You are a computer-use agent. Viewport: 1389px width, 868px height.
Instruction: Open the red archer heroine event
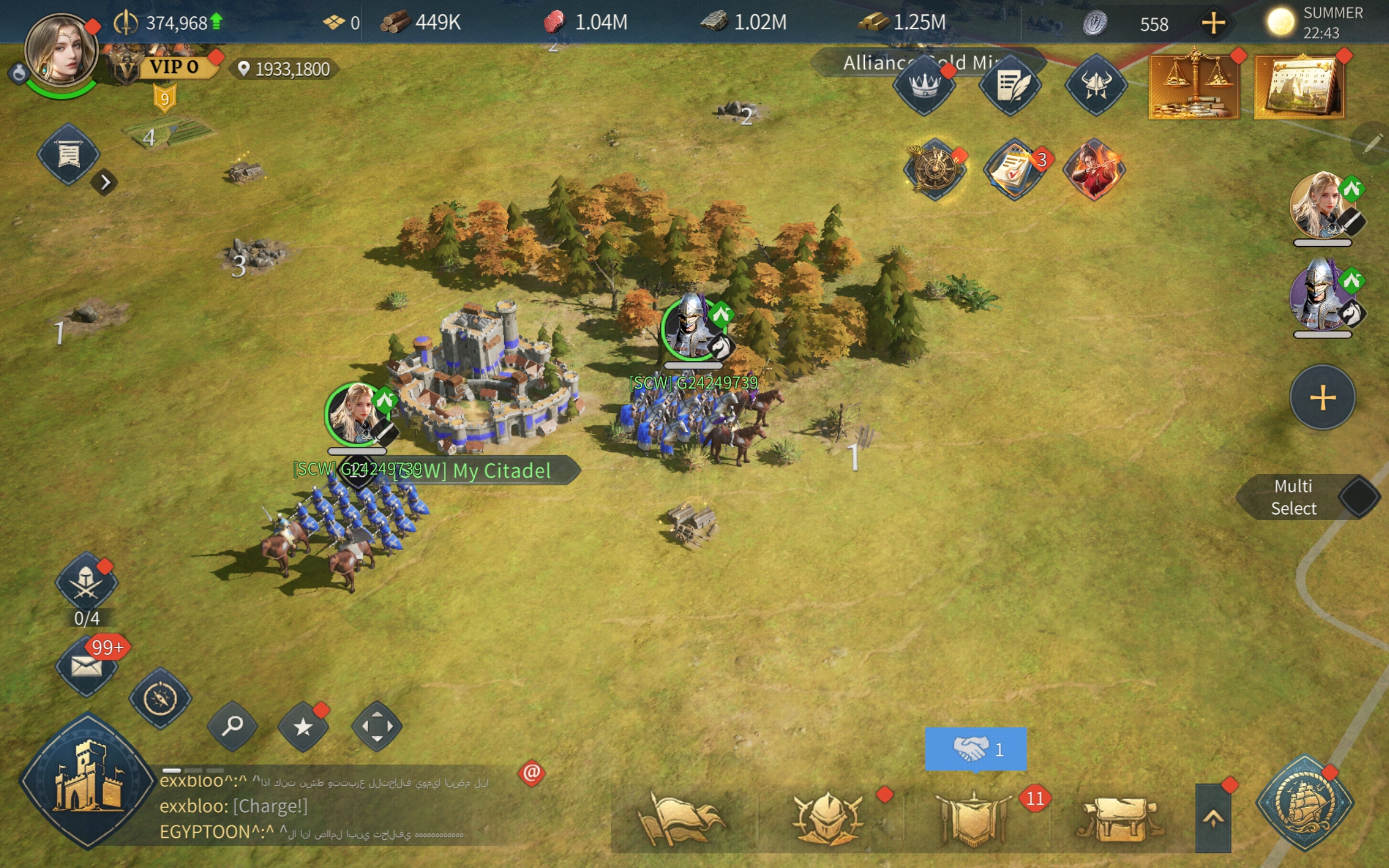pos(1094,169)
